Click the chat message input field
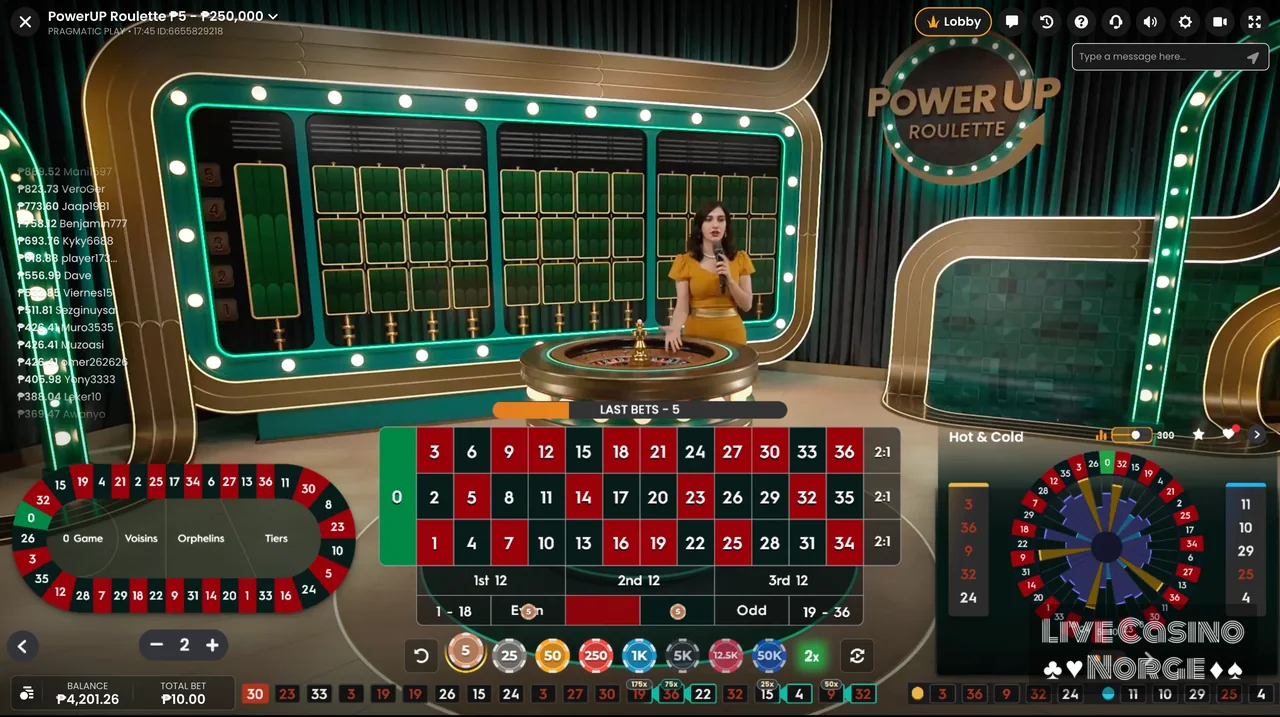 point(1160,57)
